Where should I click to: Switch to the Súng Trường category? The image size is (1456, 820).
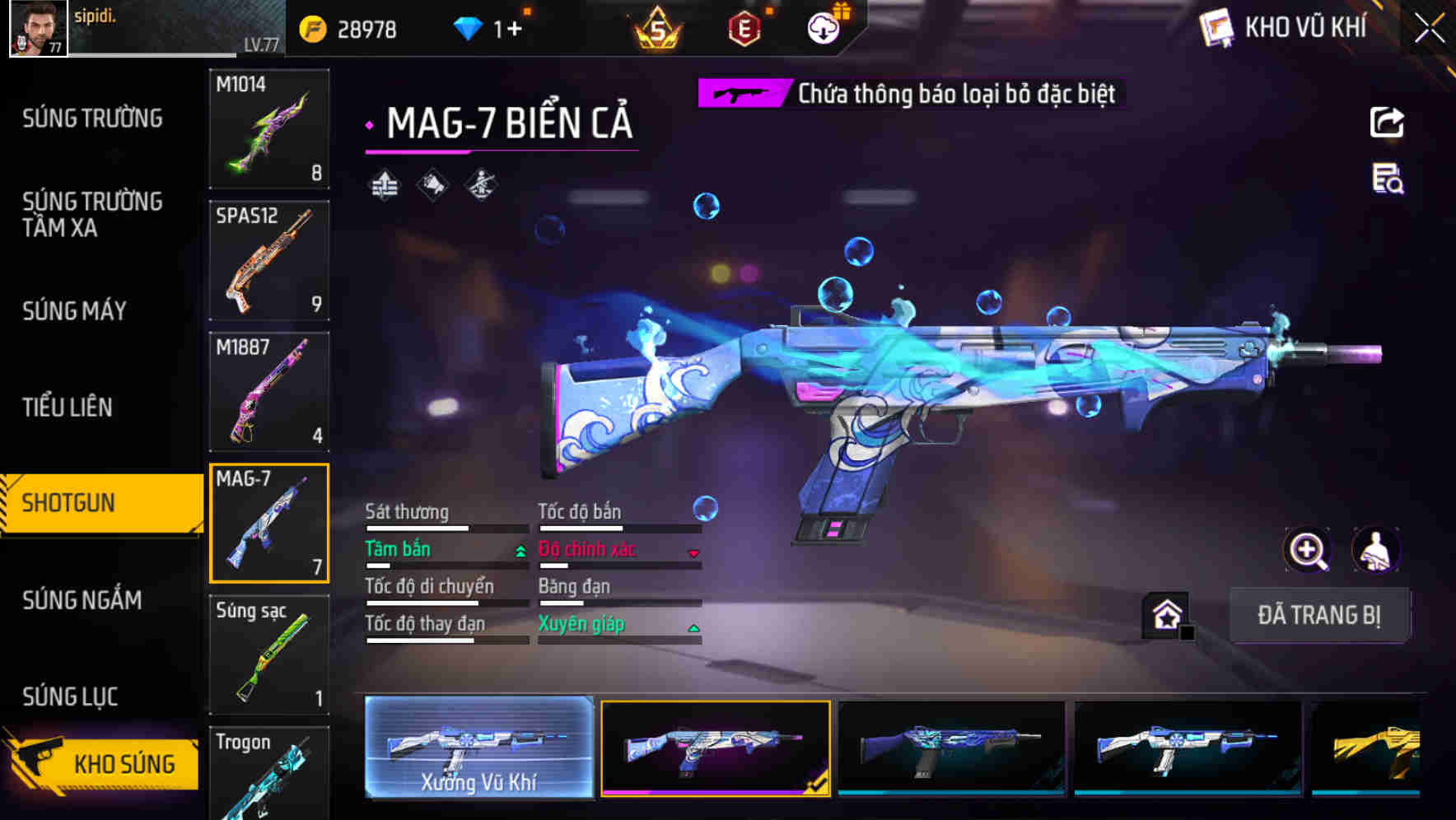92,119
